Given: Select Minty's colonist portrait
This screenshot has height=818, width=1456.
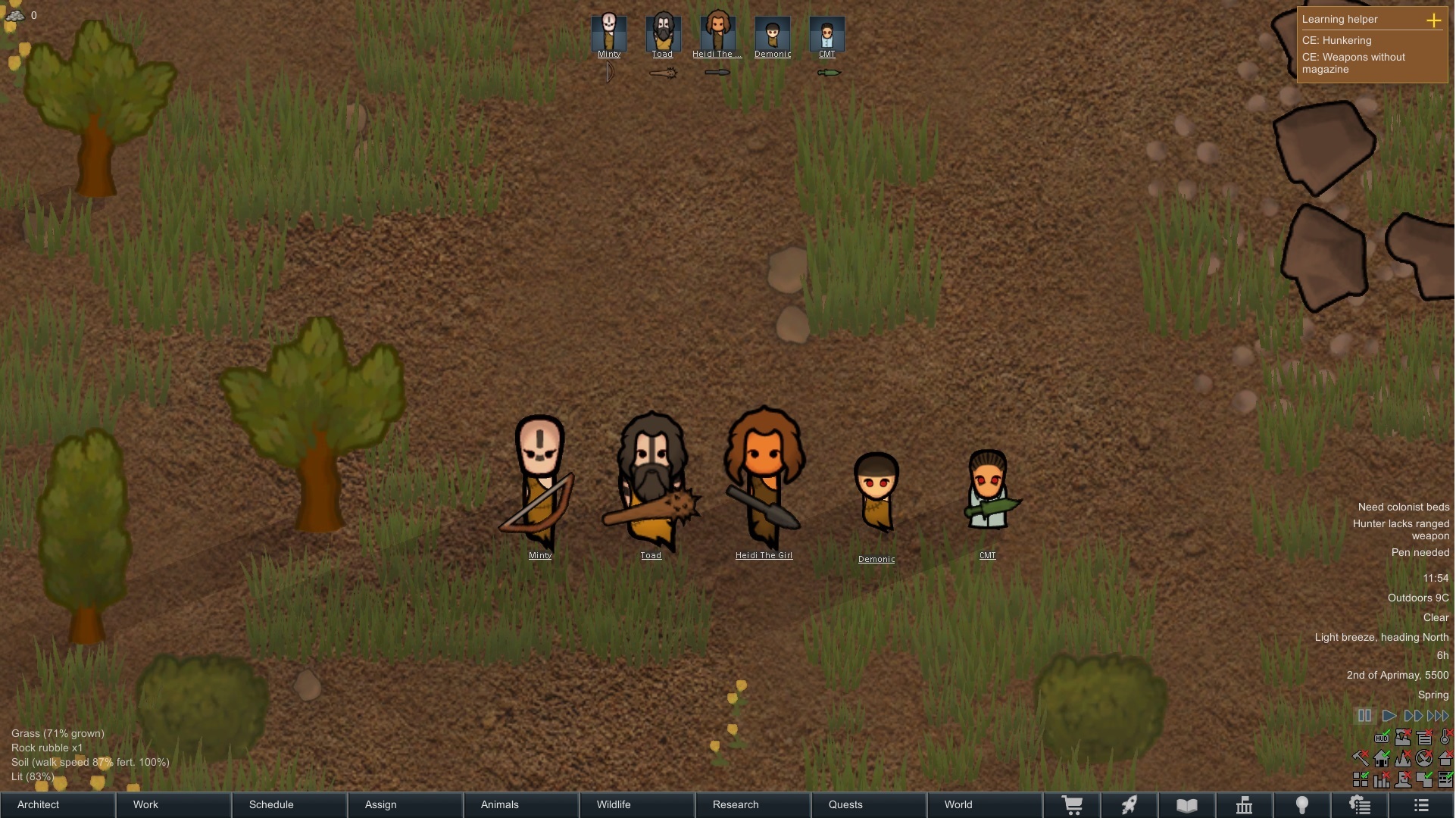Looking at the screenshot, I should [609, 33].
